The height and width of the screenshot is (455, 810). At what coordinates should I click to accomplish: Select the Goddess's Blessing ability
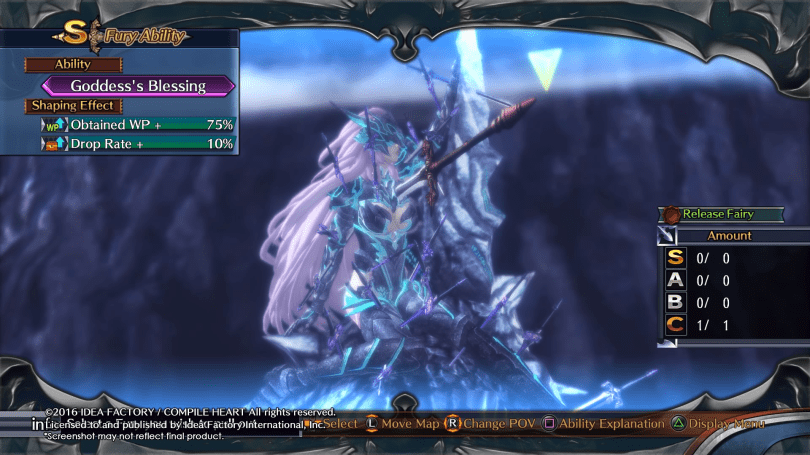coord(138,86)
